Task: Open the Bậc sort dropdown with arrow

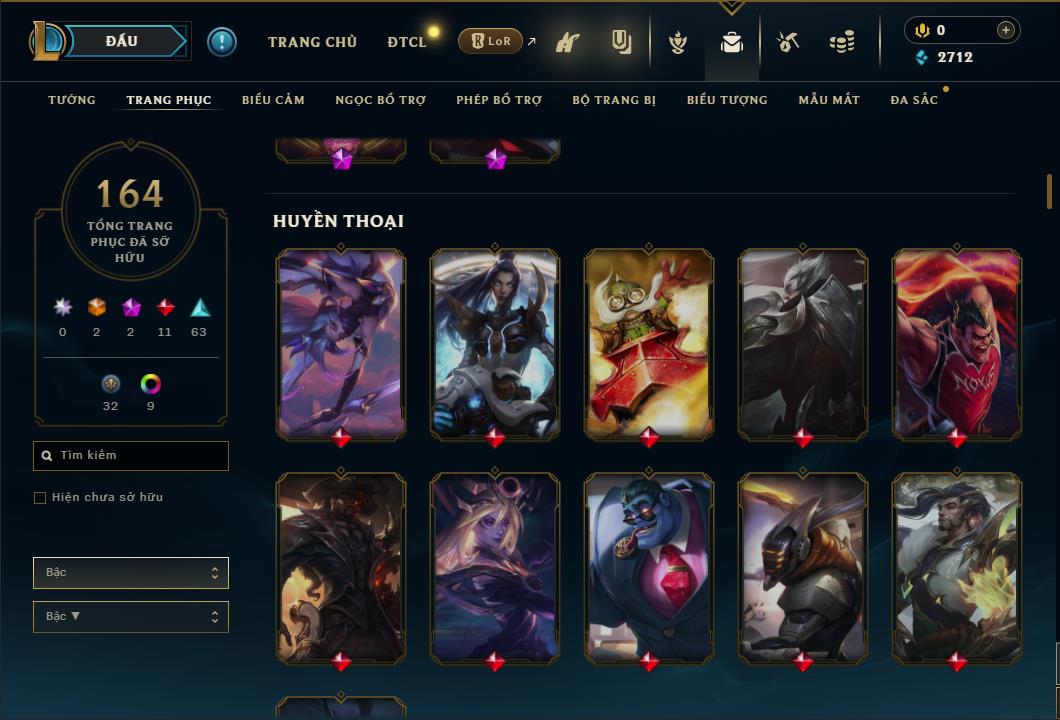Action: tap(131, 617)
